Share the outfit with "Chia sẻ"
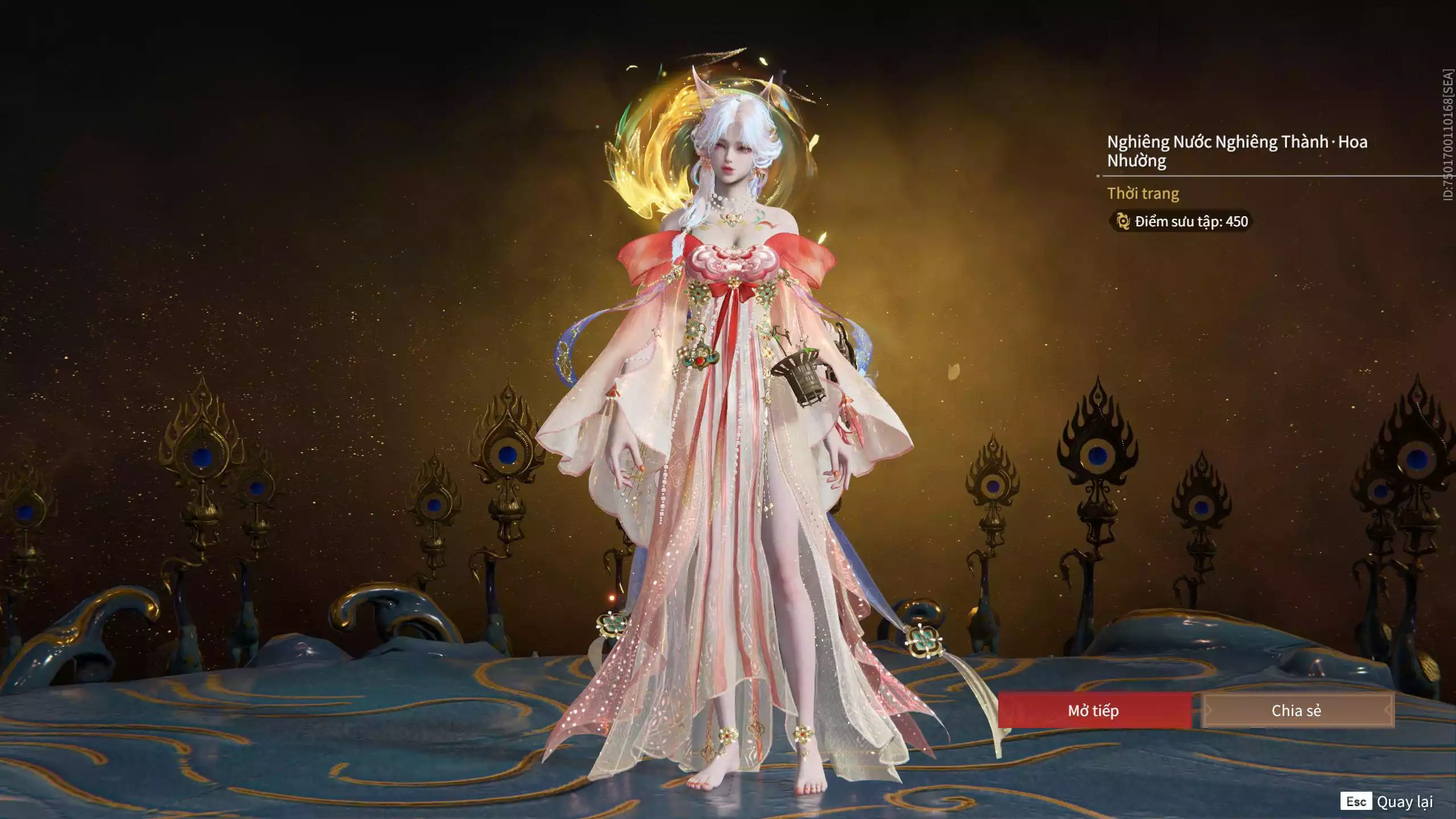1456x819 pixels. tap(1297, 710)
